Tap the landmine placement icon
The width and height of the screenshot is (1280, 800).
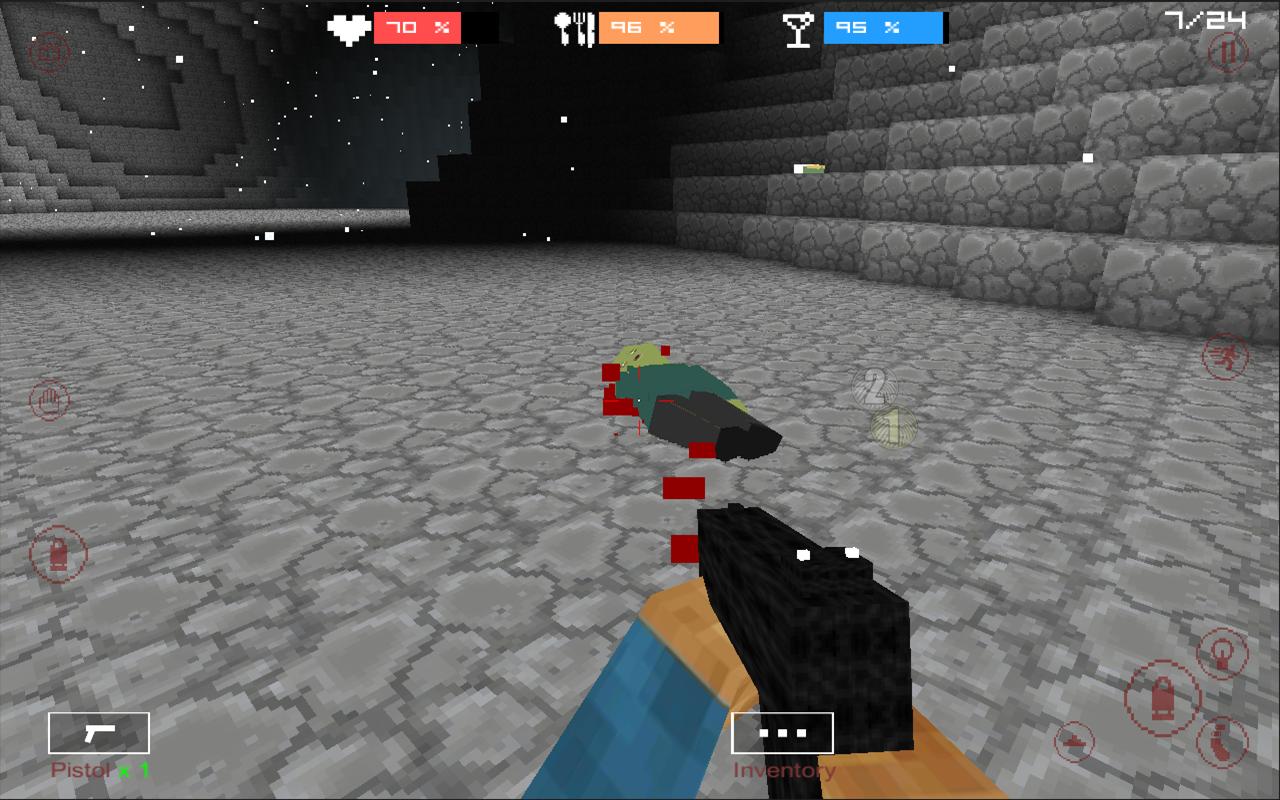[x=1073, y=741]
